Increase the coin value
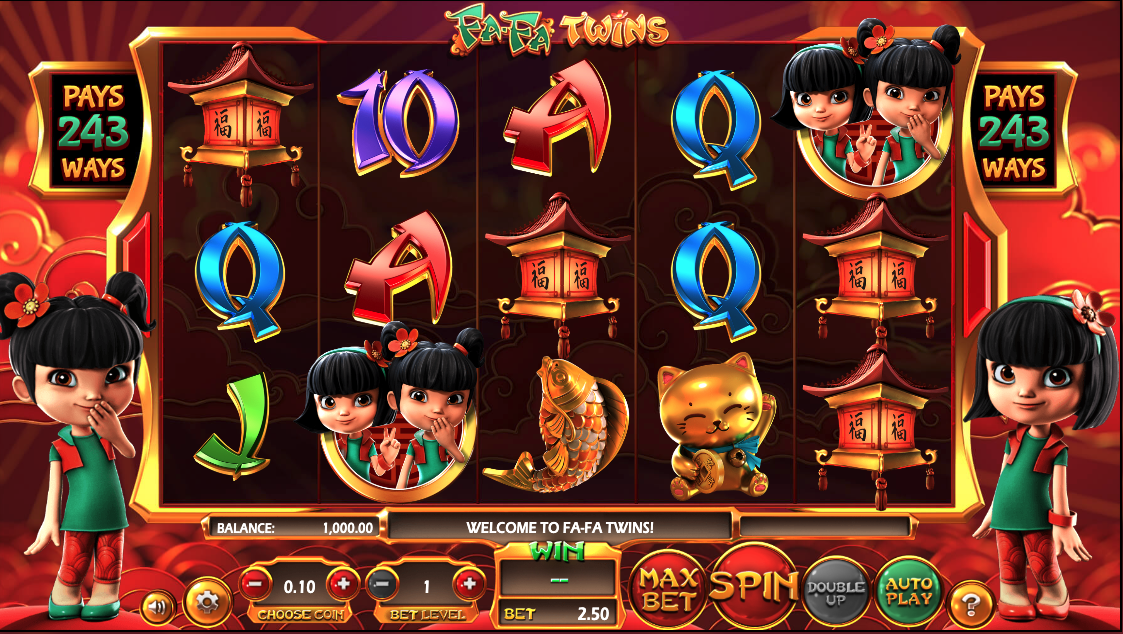Screen dimensions: 1123x634 pos(343,582)
